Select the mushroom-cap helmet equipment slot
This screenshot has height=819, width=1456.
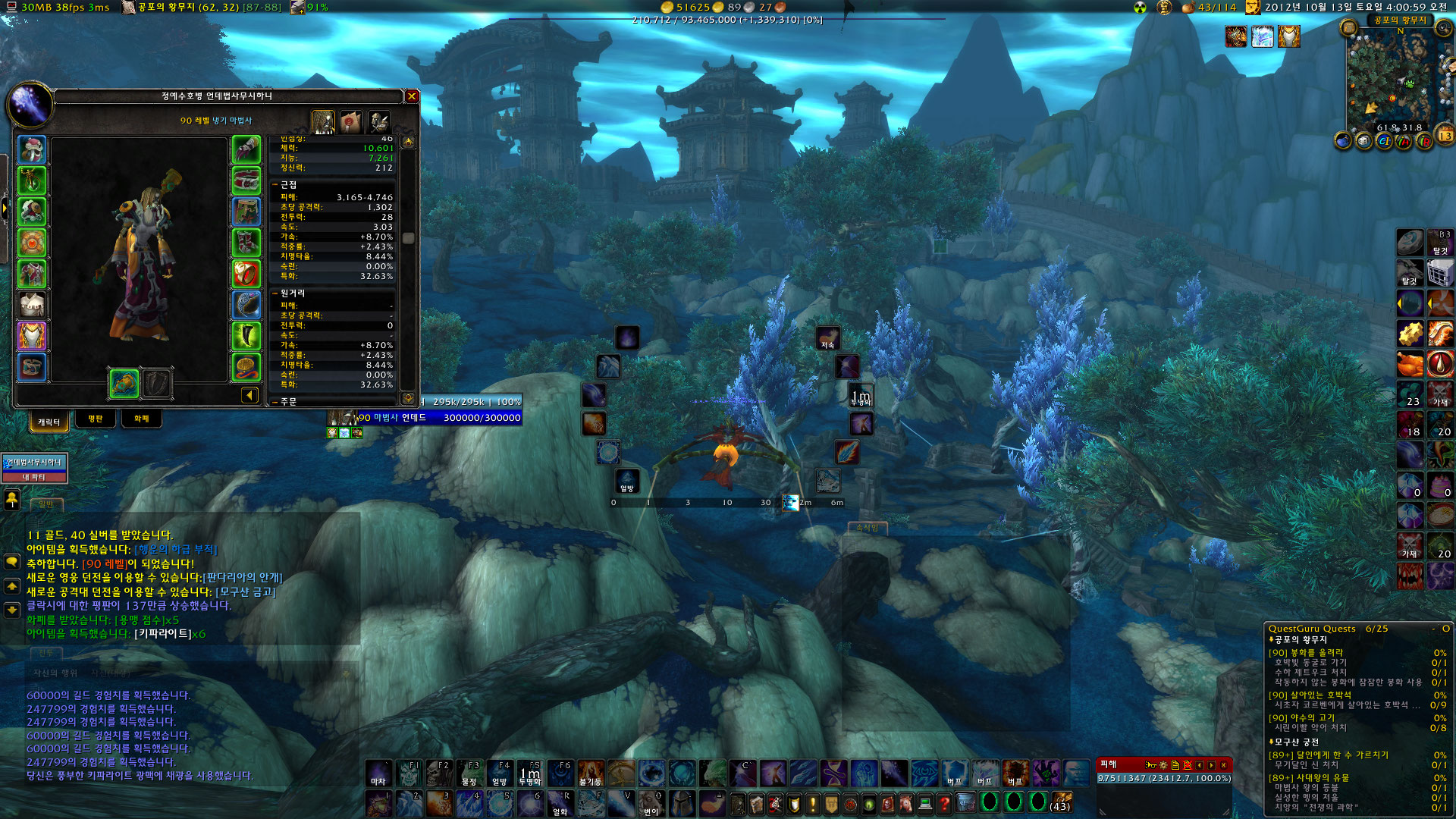32,149
